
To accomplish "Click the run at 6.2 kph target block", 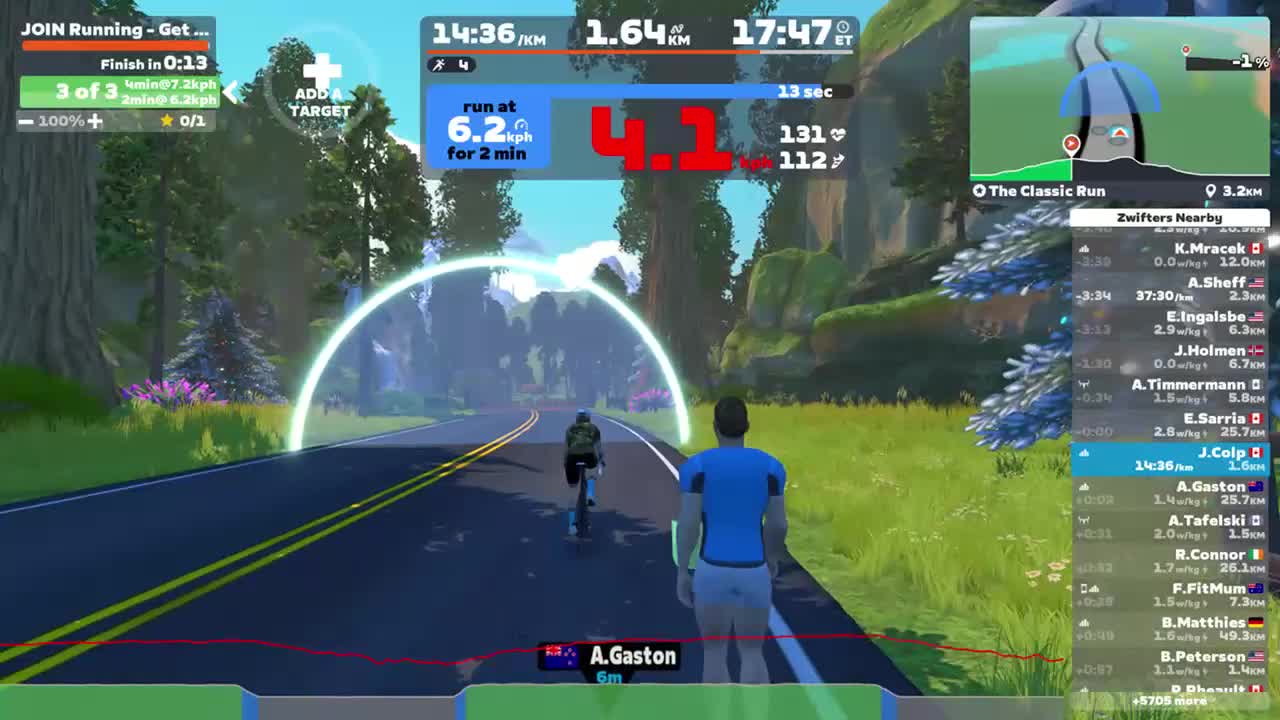I will point(487,130).
